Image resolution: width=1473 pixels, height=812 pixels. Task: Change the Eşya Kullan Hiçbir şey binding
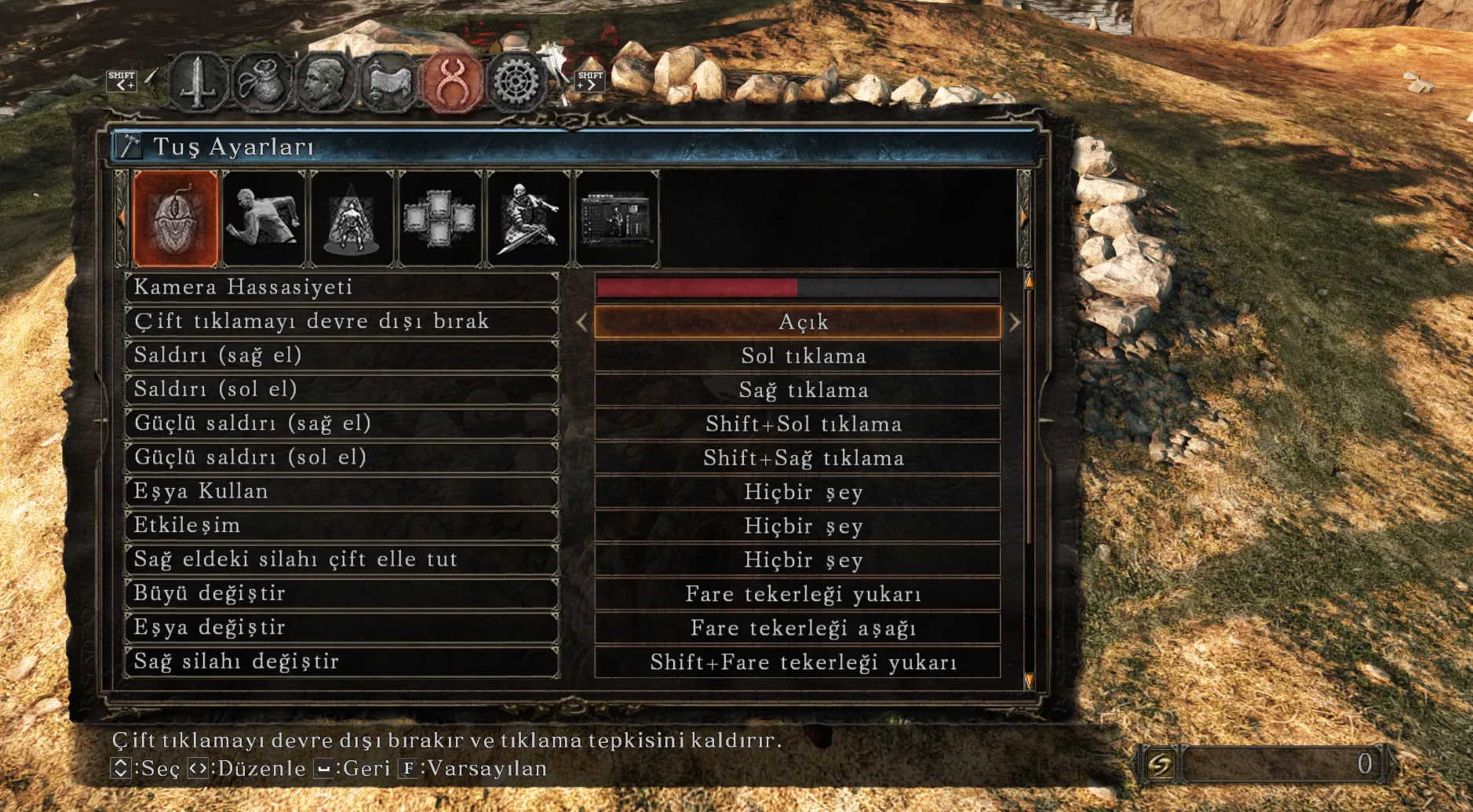point(797,492)
